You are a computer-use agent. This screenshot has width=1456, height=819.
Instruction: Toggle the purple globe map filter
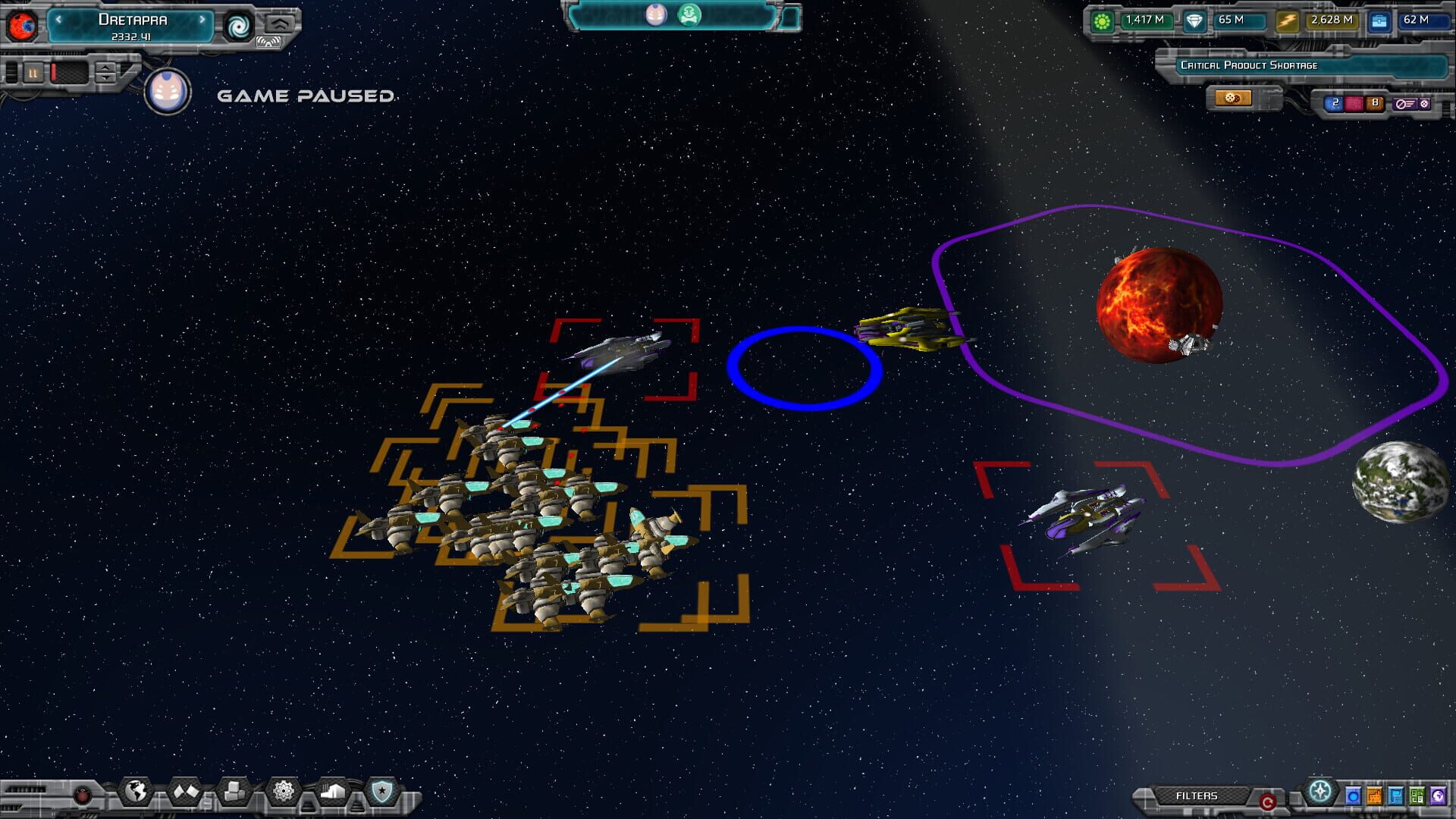pyautogui.click(x=1437, y=797)
